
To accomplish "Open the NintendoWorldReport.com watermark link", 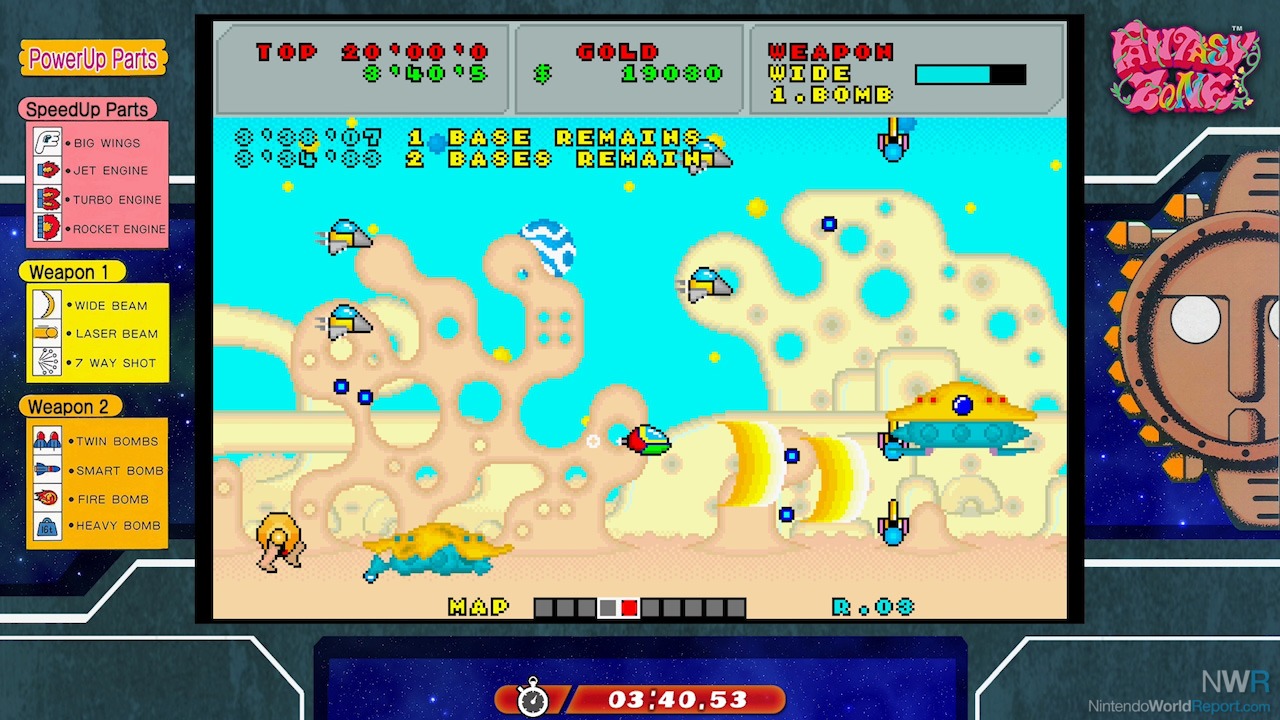I will 1180,706.
